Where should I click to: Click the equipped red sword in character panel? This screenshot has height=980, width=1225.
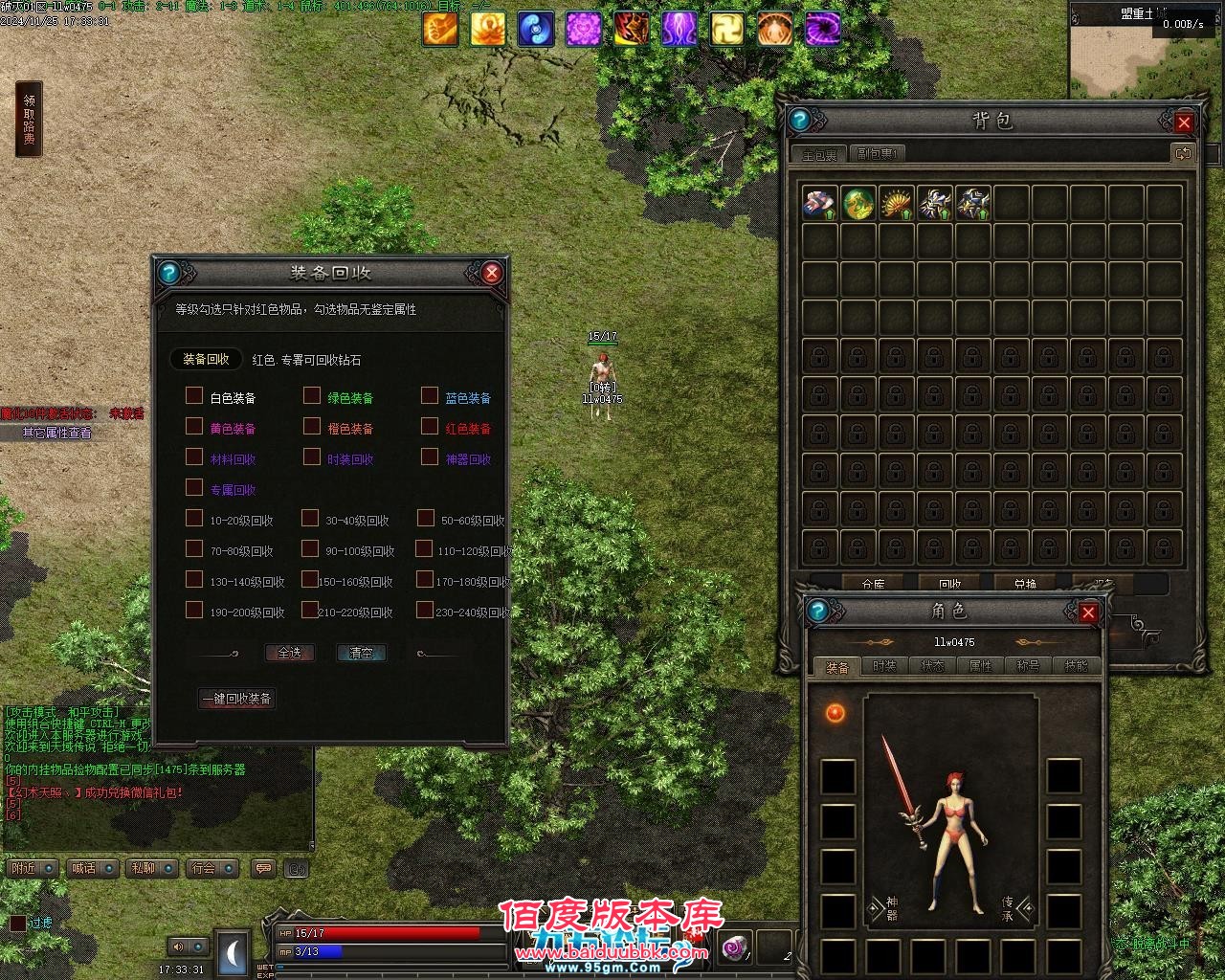[900, 785]
